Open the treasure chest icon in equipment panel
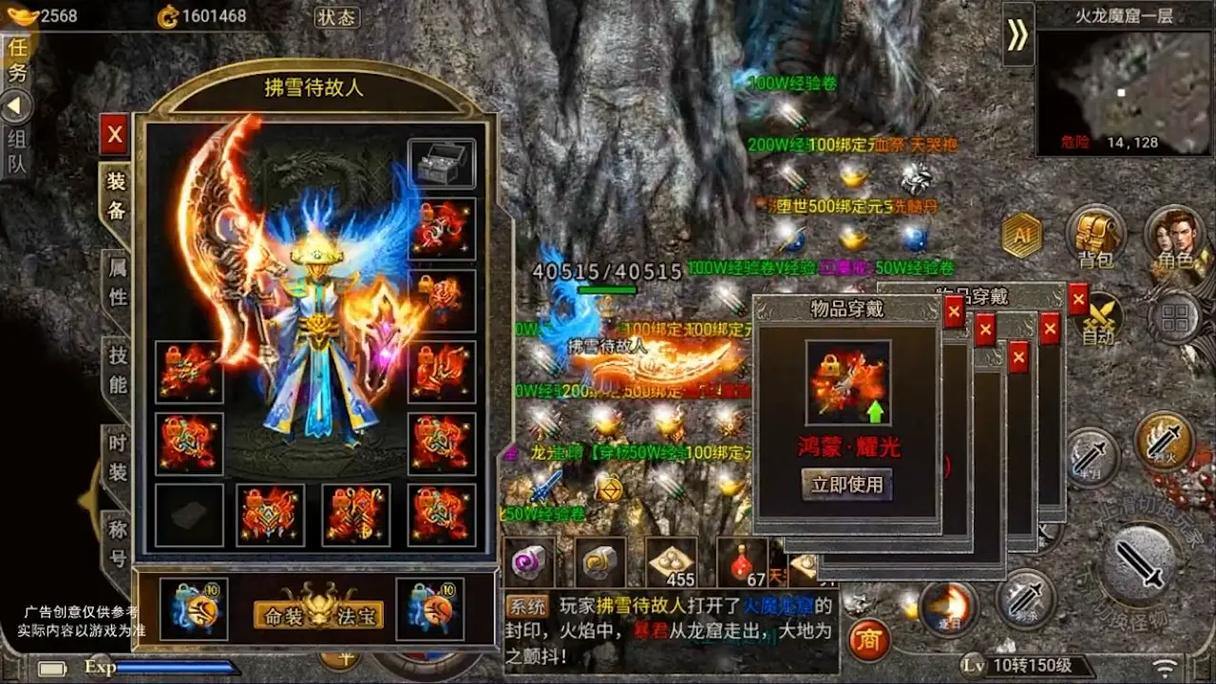1216x684 pixels. click(x=442, y=163)
